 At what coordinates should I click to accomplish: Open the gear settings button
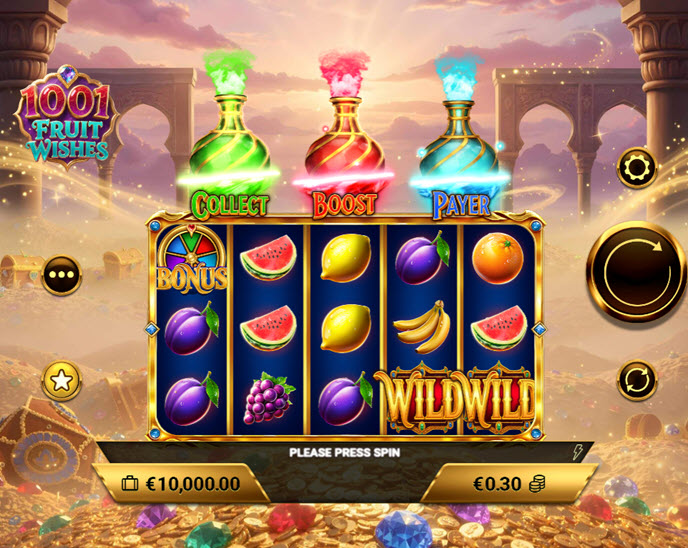point(636,168)
